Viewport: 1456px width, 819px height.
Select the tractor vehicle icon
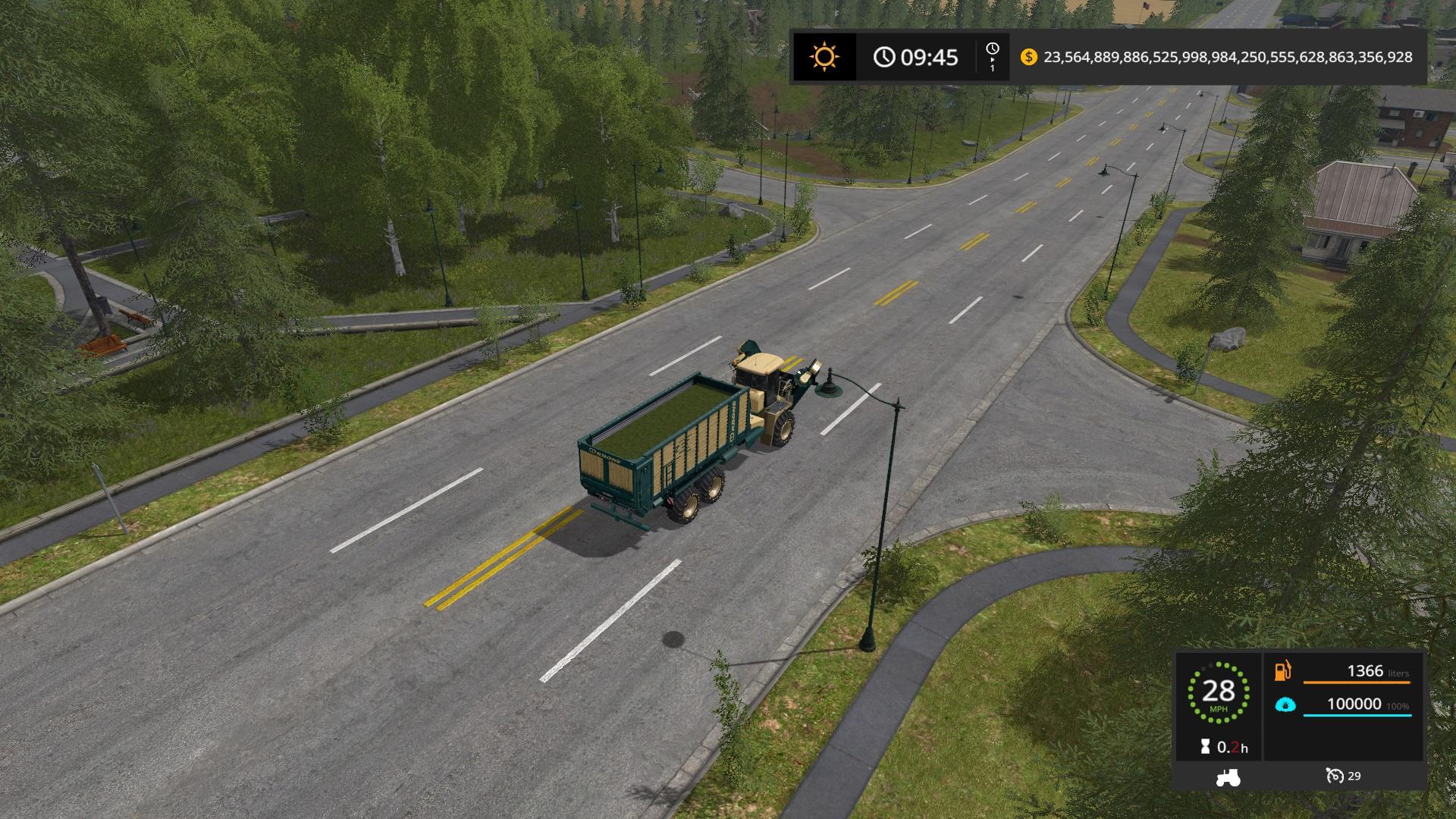[x=1227, y=777]
